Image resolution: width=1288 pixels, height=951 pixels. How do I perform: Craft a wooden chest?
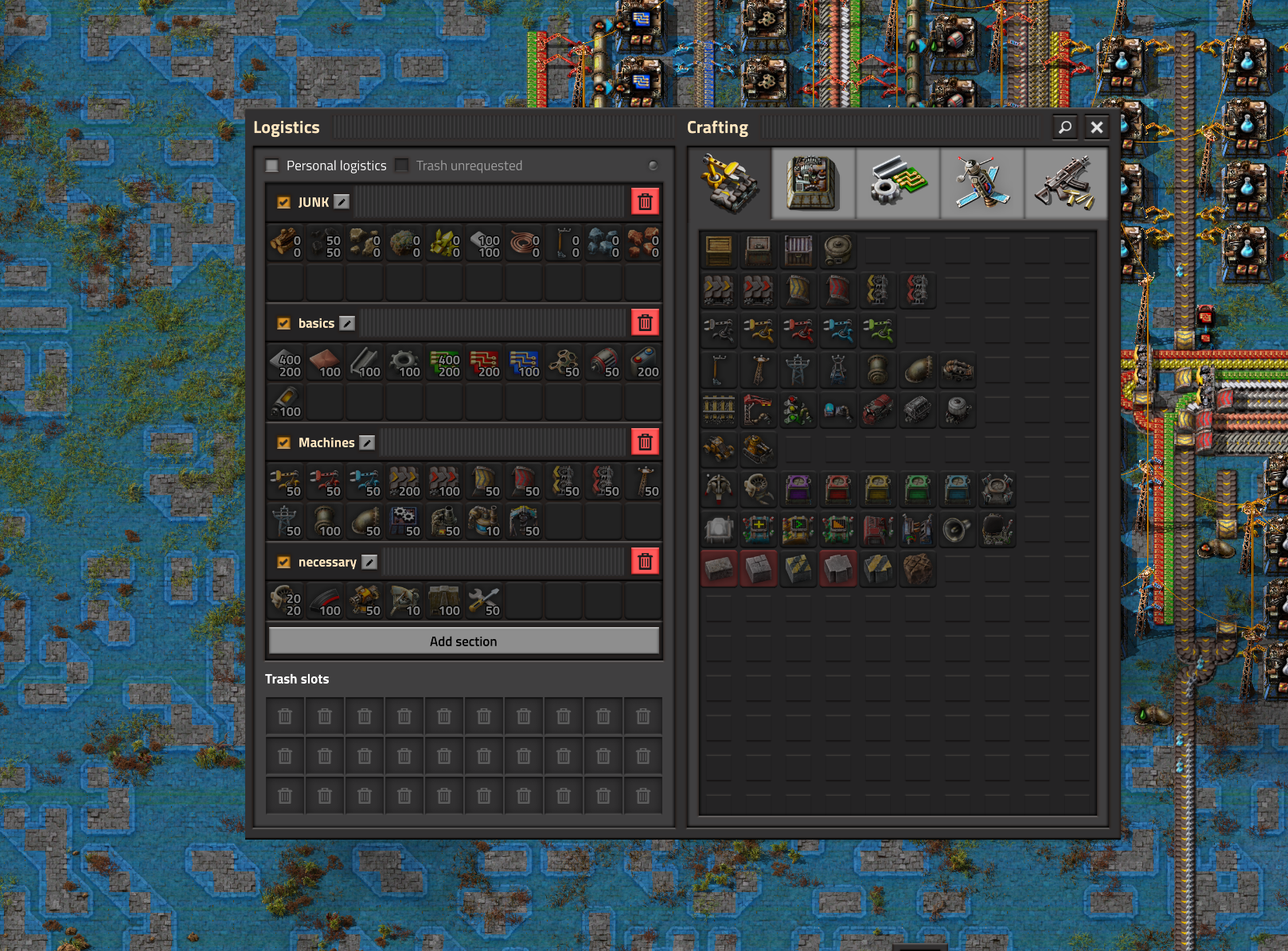[719, 251]
